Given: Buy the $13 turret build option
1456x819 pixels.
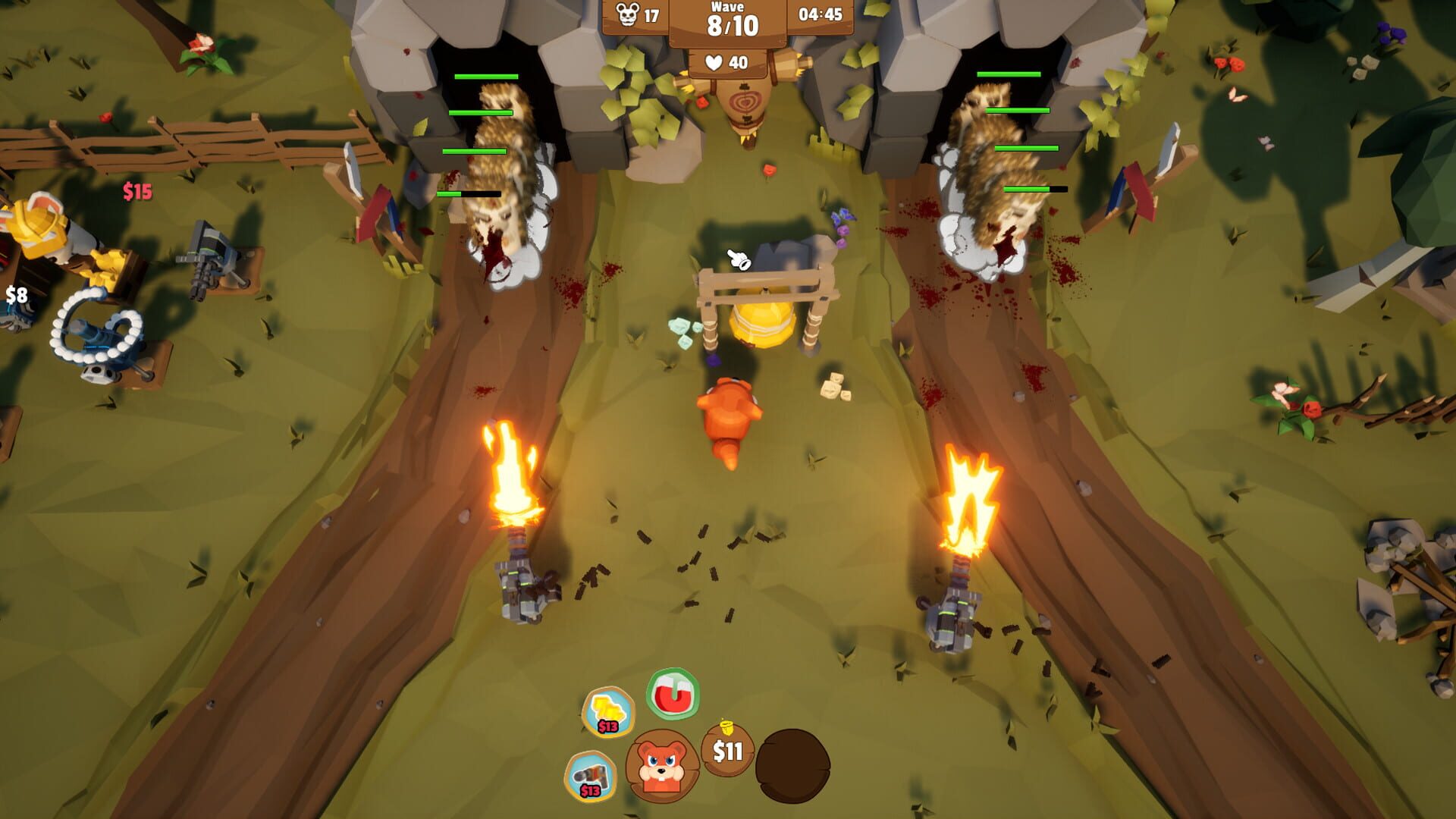Looking at the screenshot, I should click(x=591, y=776).
